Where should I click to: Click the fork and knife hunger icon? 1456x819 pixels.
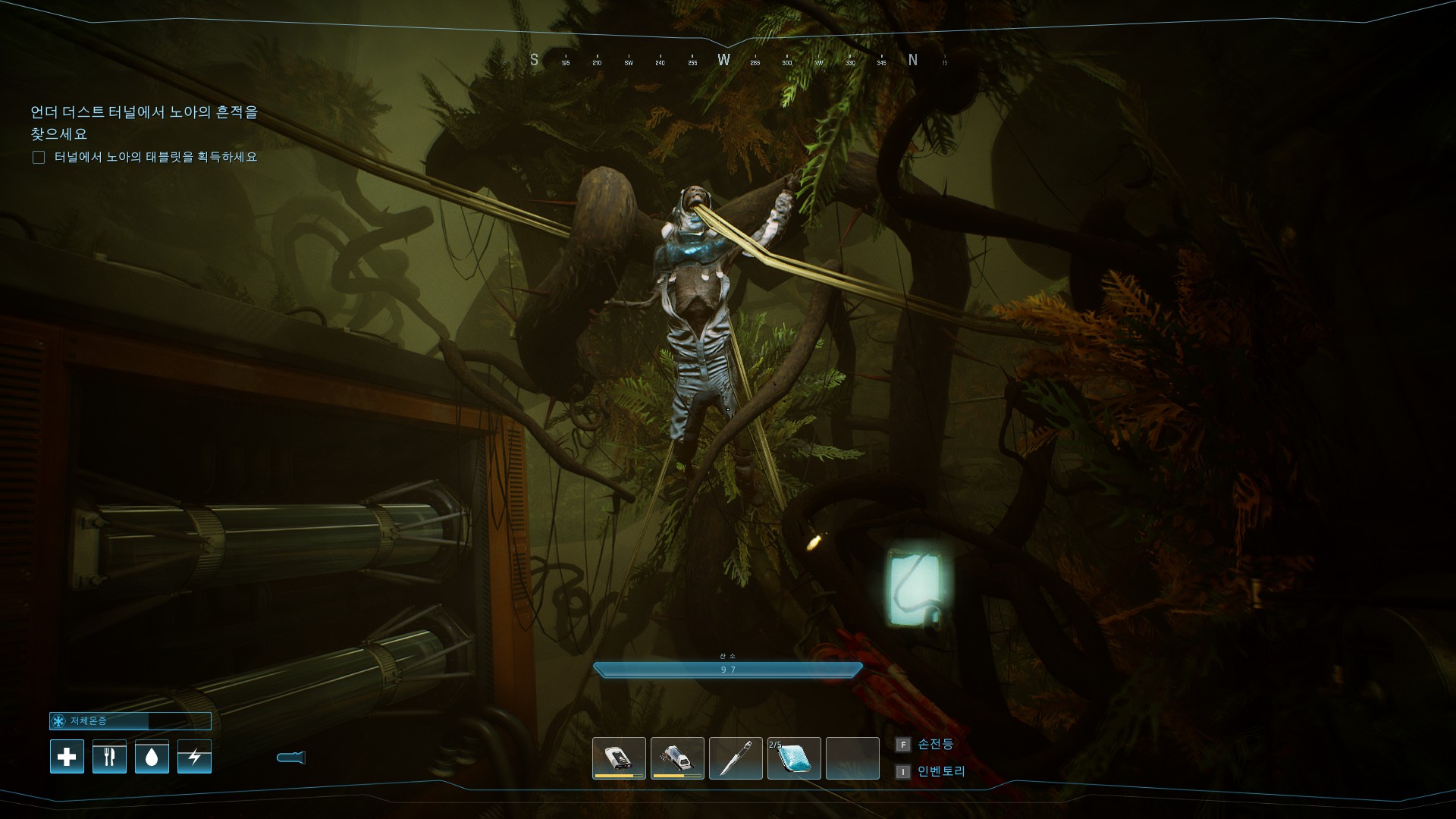click(x=109, y=757)
